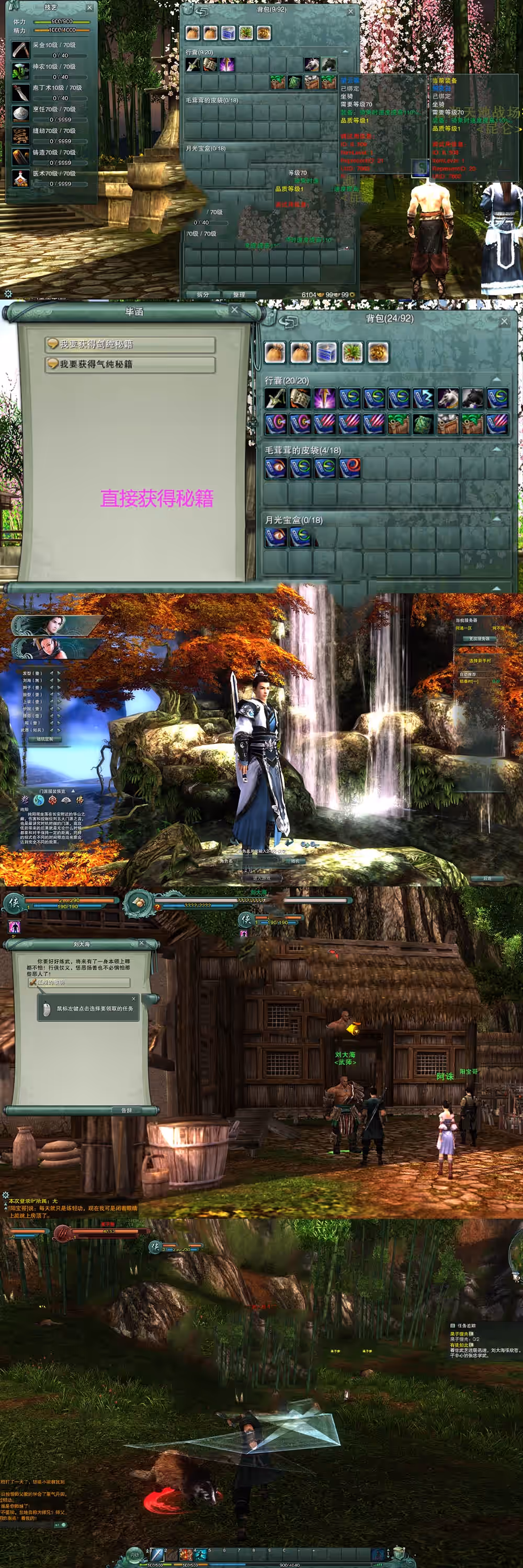Click the 告辞 farewell button
This screenshot has height=1568, width=523.
click(126, 1110)
